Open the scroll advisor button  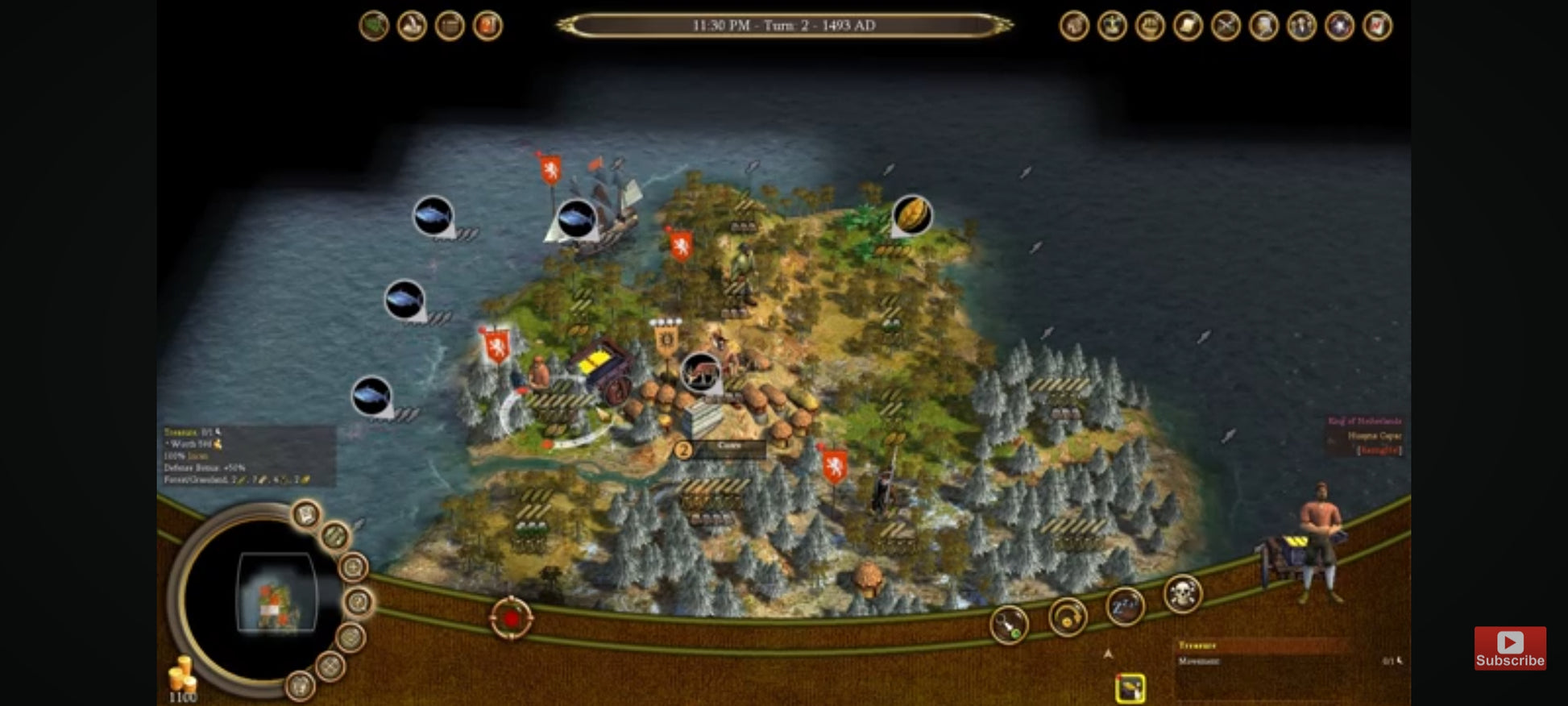pyautogui.click(x=1188, y=26)
